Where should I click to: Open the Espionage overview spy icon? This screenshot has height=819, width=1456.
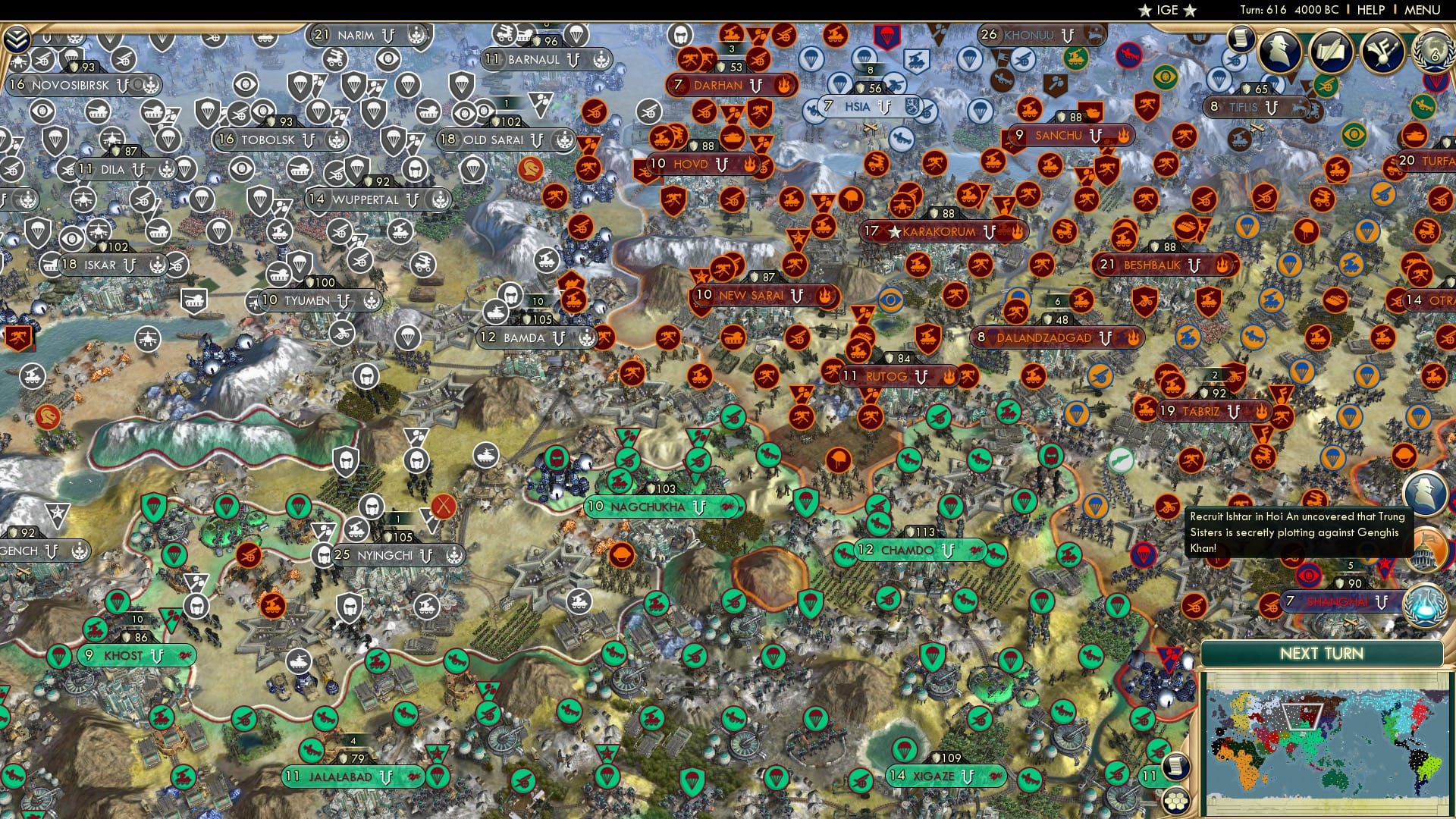[x=1281, y=50]
